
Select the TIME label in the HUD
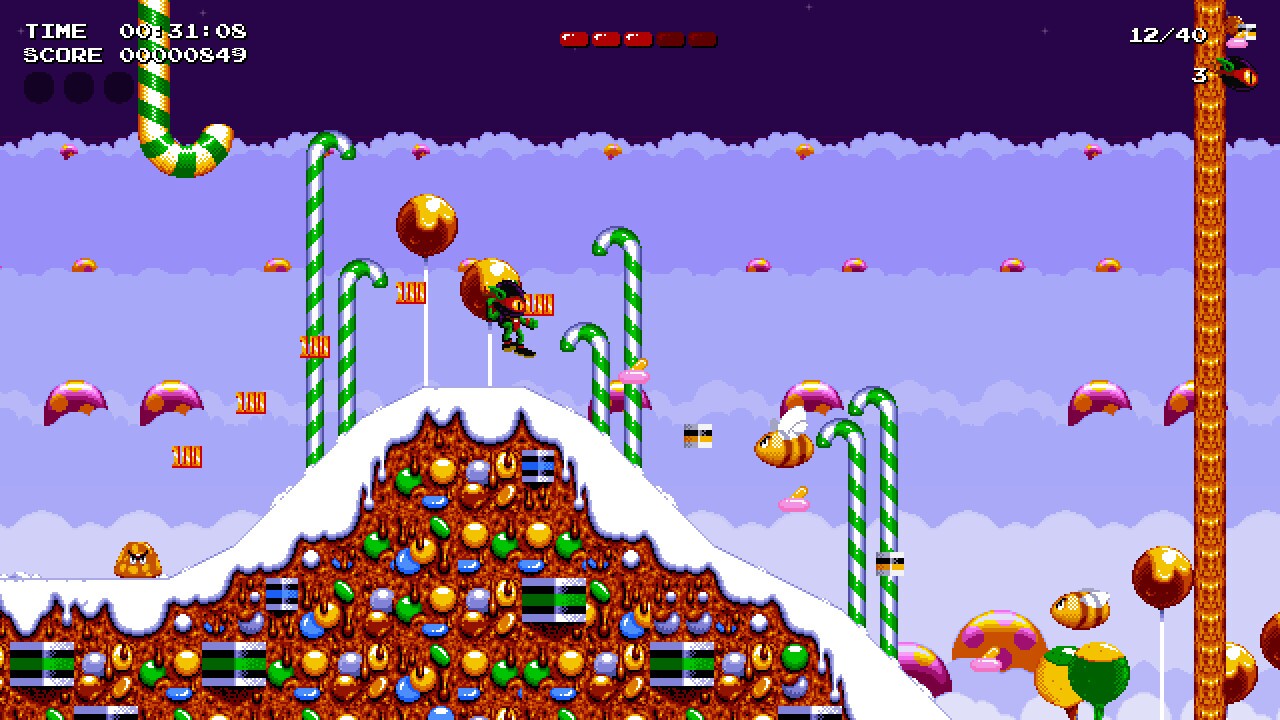point(57,30)
